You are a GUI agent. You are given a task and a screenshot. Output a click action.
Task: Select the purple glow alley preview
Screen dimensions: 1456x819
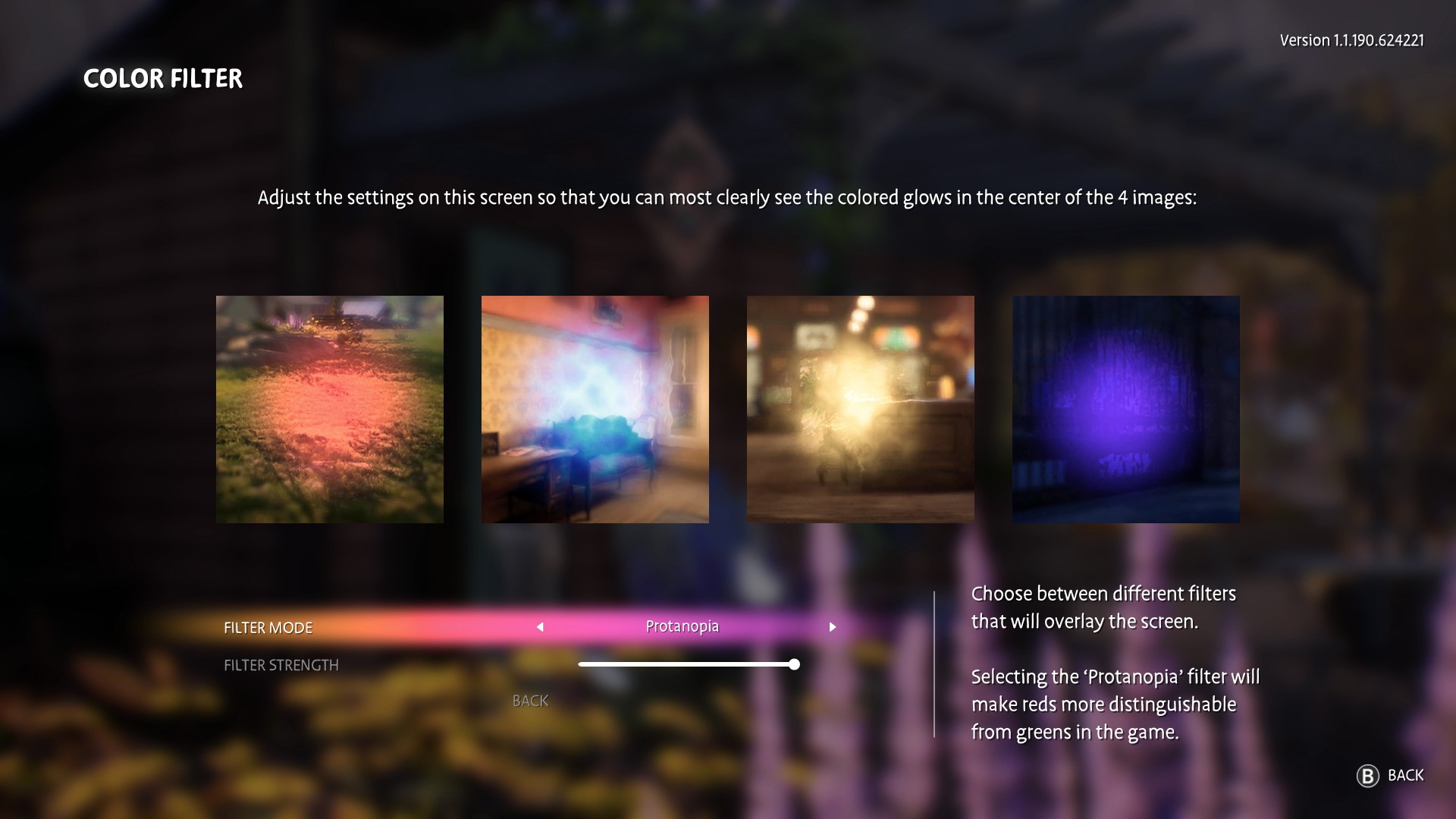click(x=1126, y=409)
